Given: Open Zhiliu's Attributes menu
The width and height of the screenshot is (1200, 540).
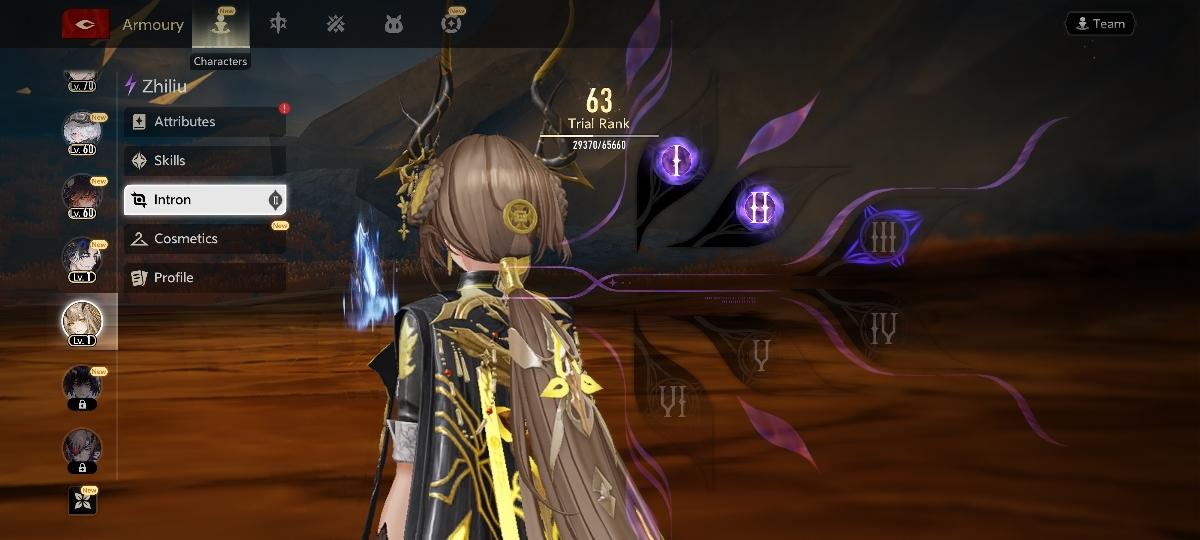Looking at the screenshot, I should [205, 122].
